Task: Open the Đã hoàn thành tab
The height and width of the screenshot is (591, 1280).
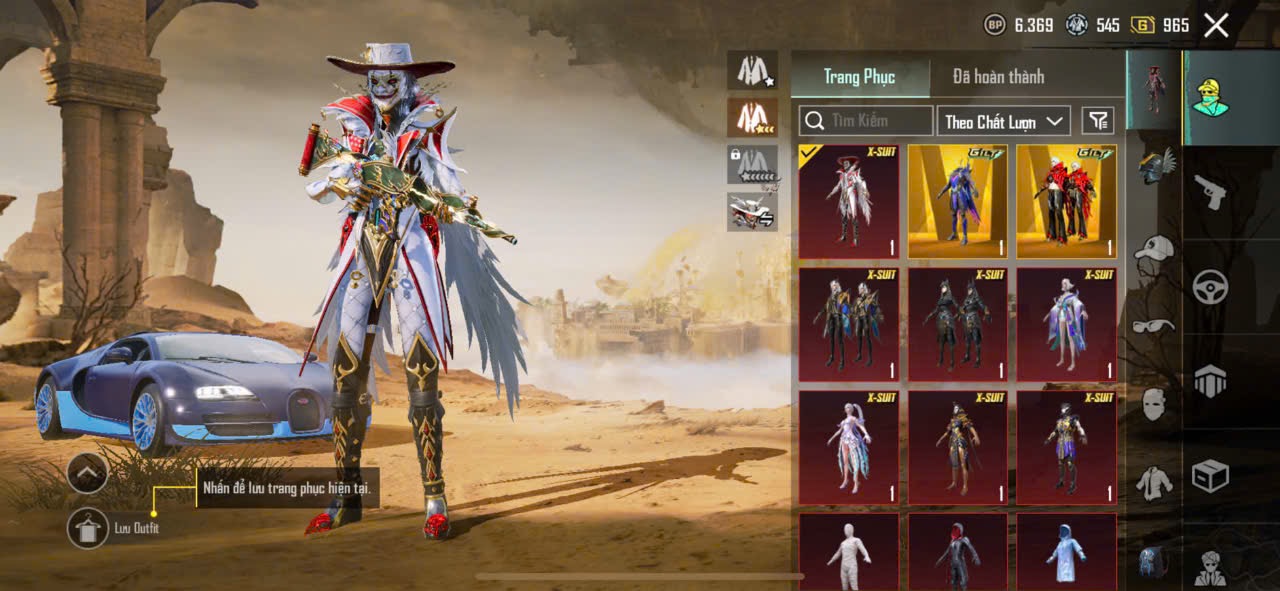Action: 998,77
